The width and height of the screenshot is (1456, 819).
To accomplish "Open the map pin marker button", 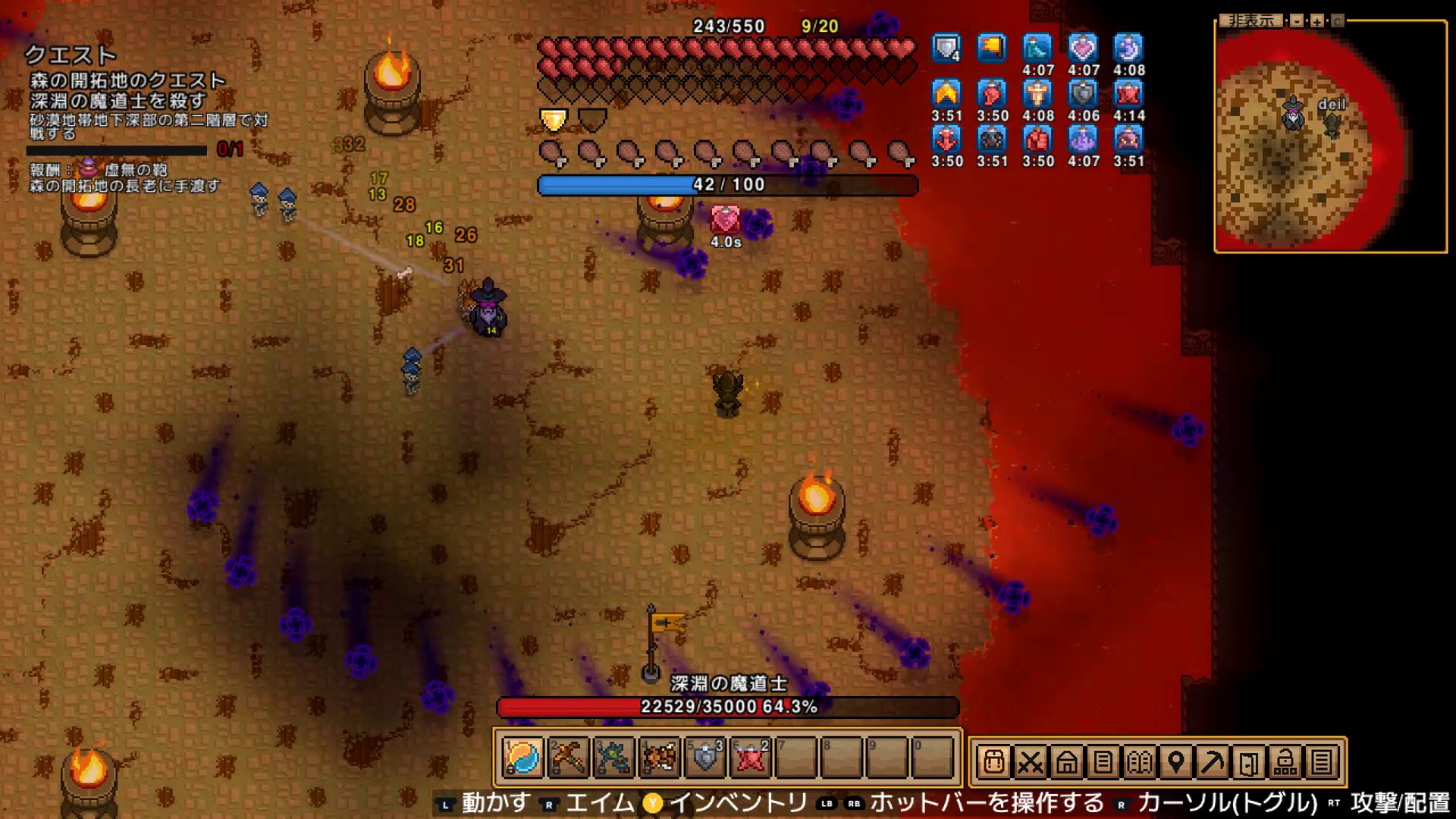I will point(1175,761).
